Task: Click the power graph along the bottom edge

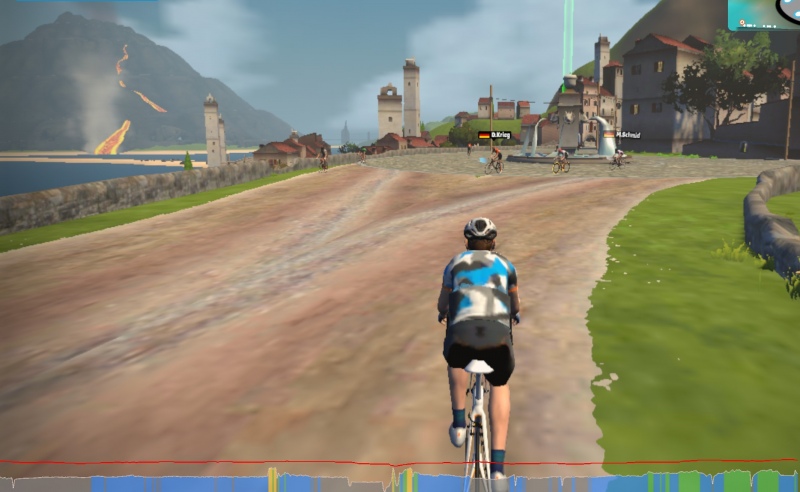Action: pos(400,480)
